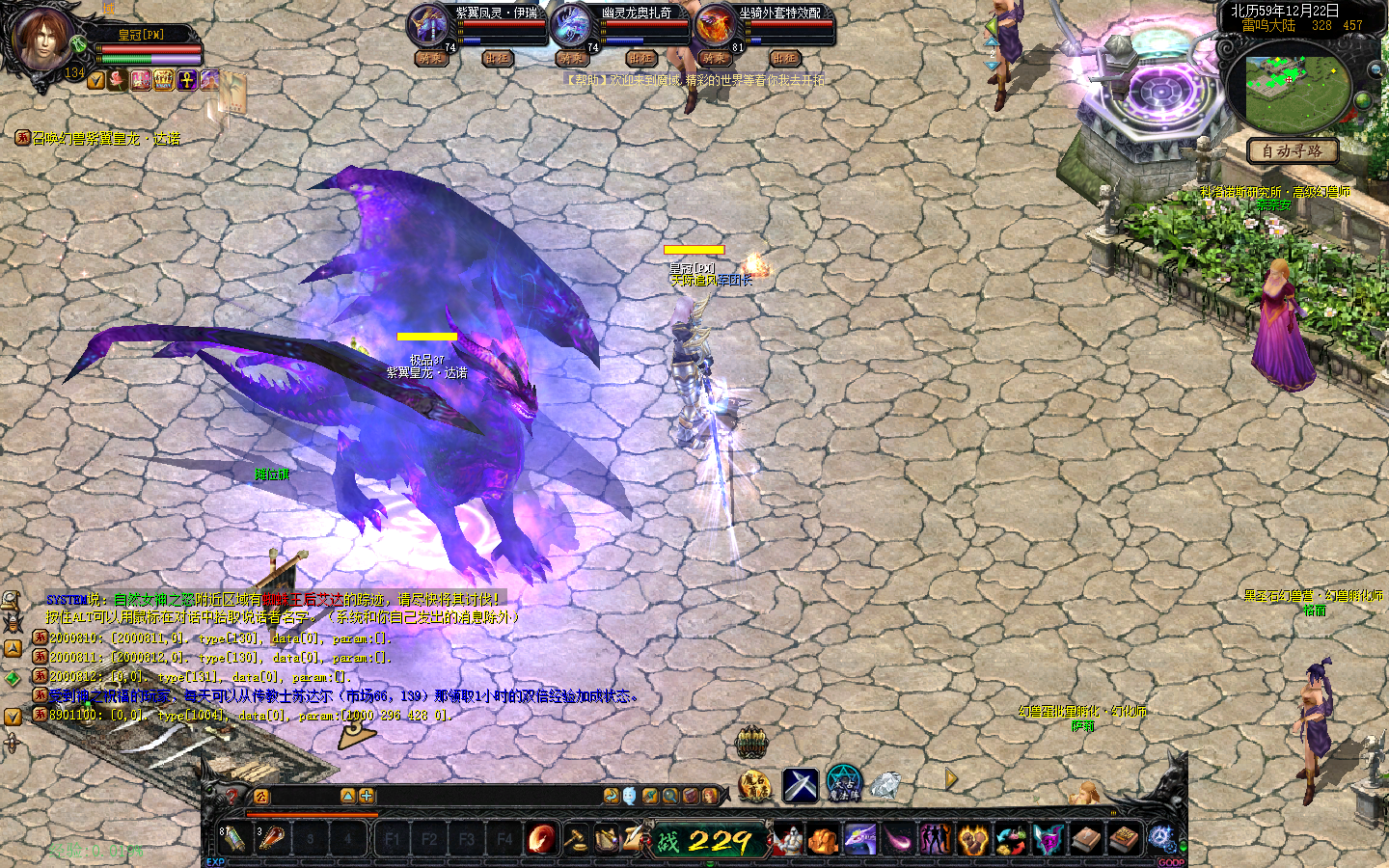1389x868 pixels.
Task: Click 骑乘 button under 坐骑外套特效配
Action: (715, 58)
